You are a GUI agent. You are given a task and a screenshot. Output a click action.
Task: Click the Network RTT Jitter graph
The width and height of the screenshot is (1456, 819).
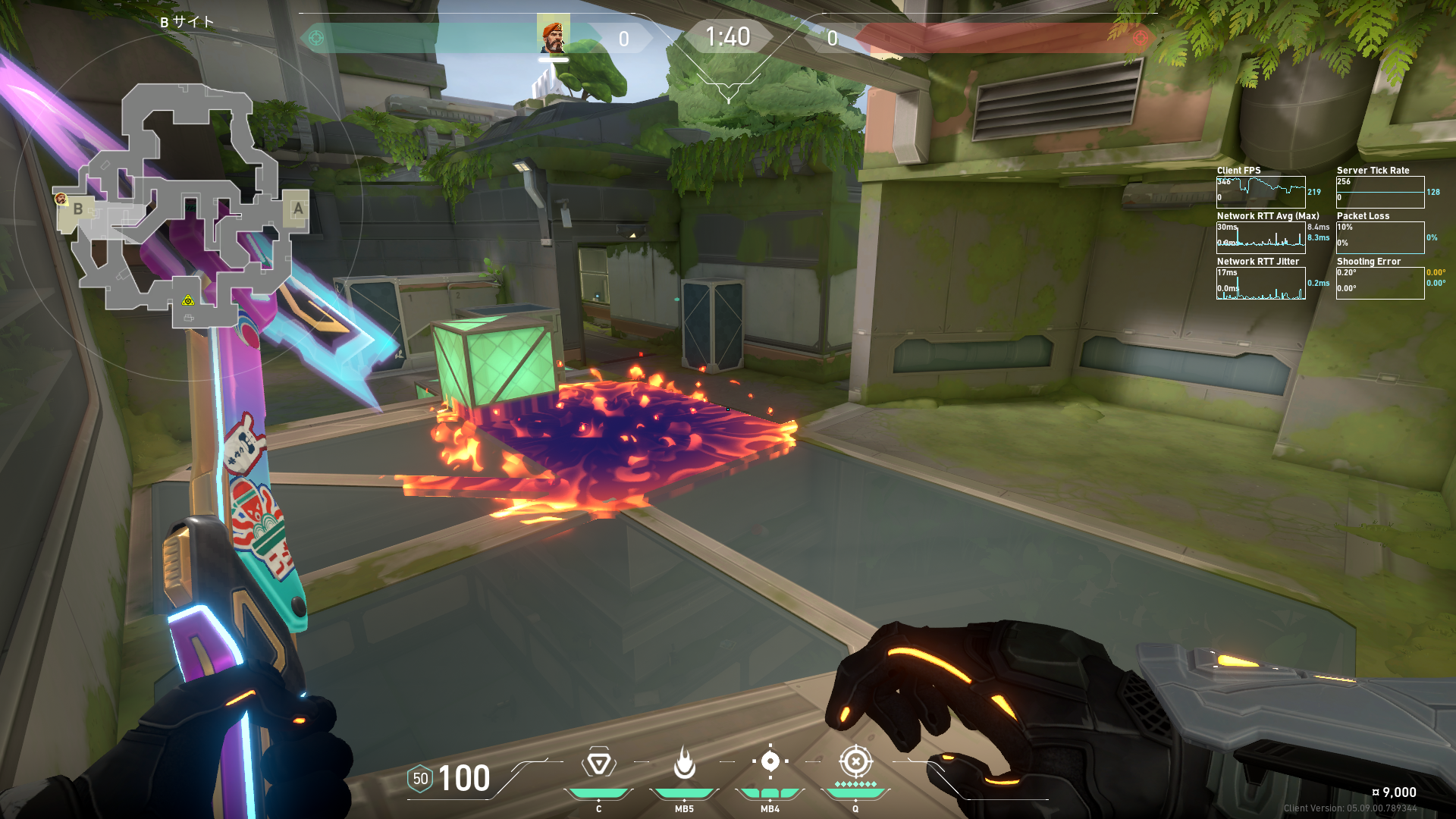(1260, 283)
